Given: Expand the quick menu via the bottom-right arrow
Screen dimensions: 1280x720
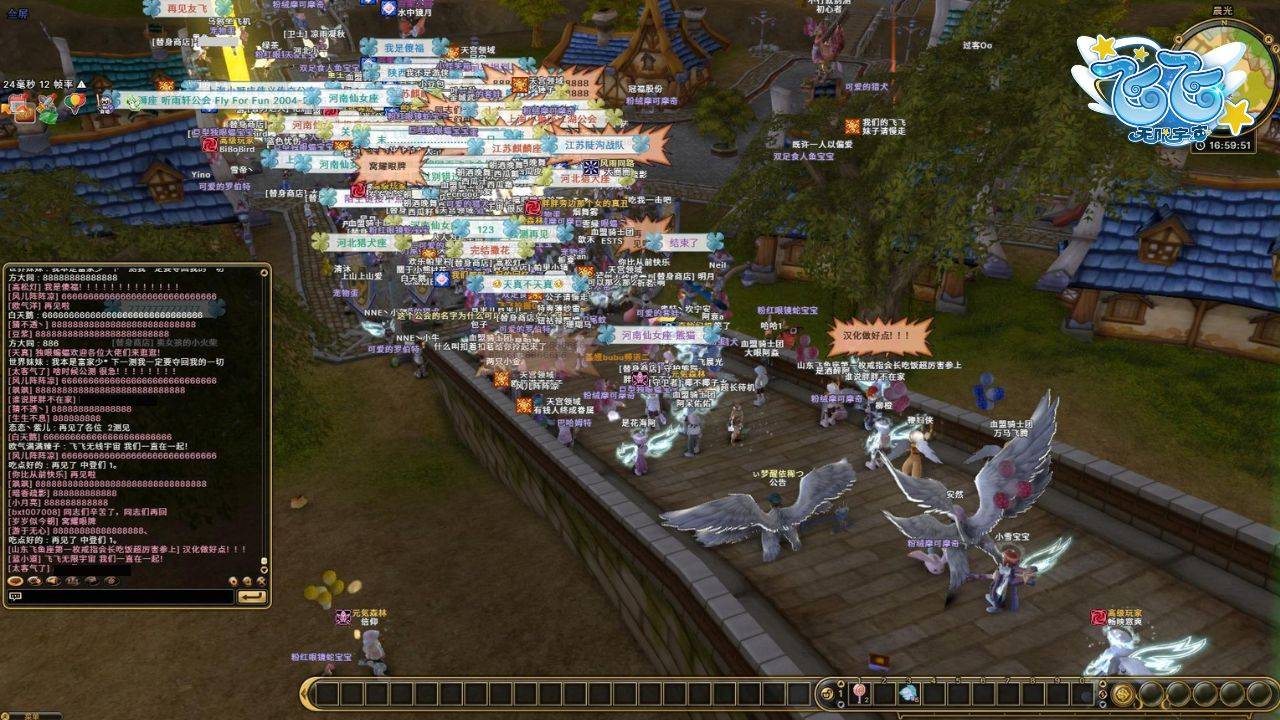Looking at the screenshot, I should coord(1103,705).
